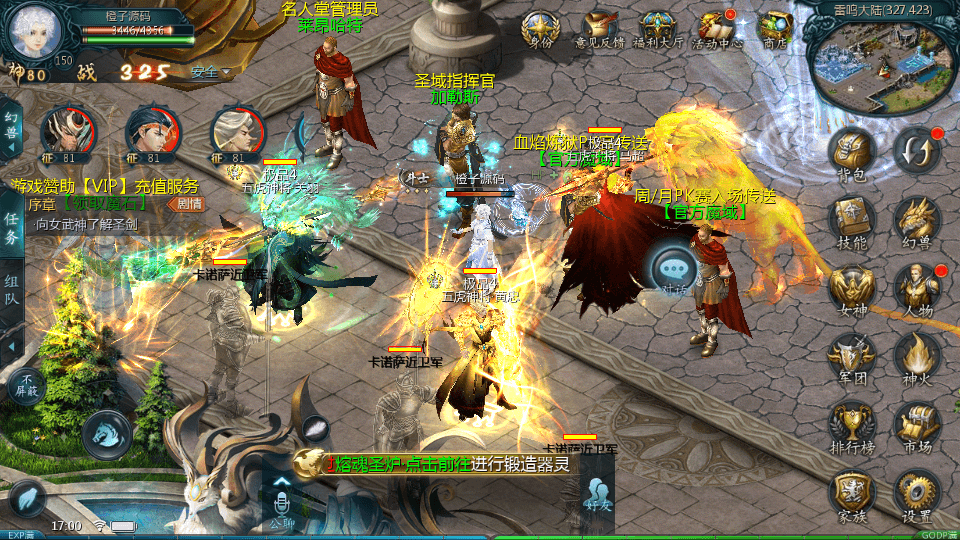Viewport: 960px width, 540px height.
Task: Open the 商店 shop
Action: click(x=775, y=28)
